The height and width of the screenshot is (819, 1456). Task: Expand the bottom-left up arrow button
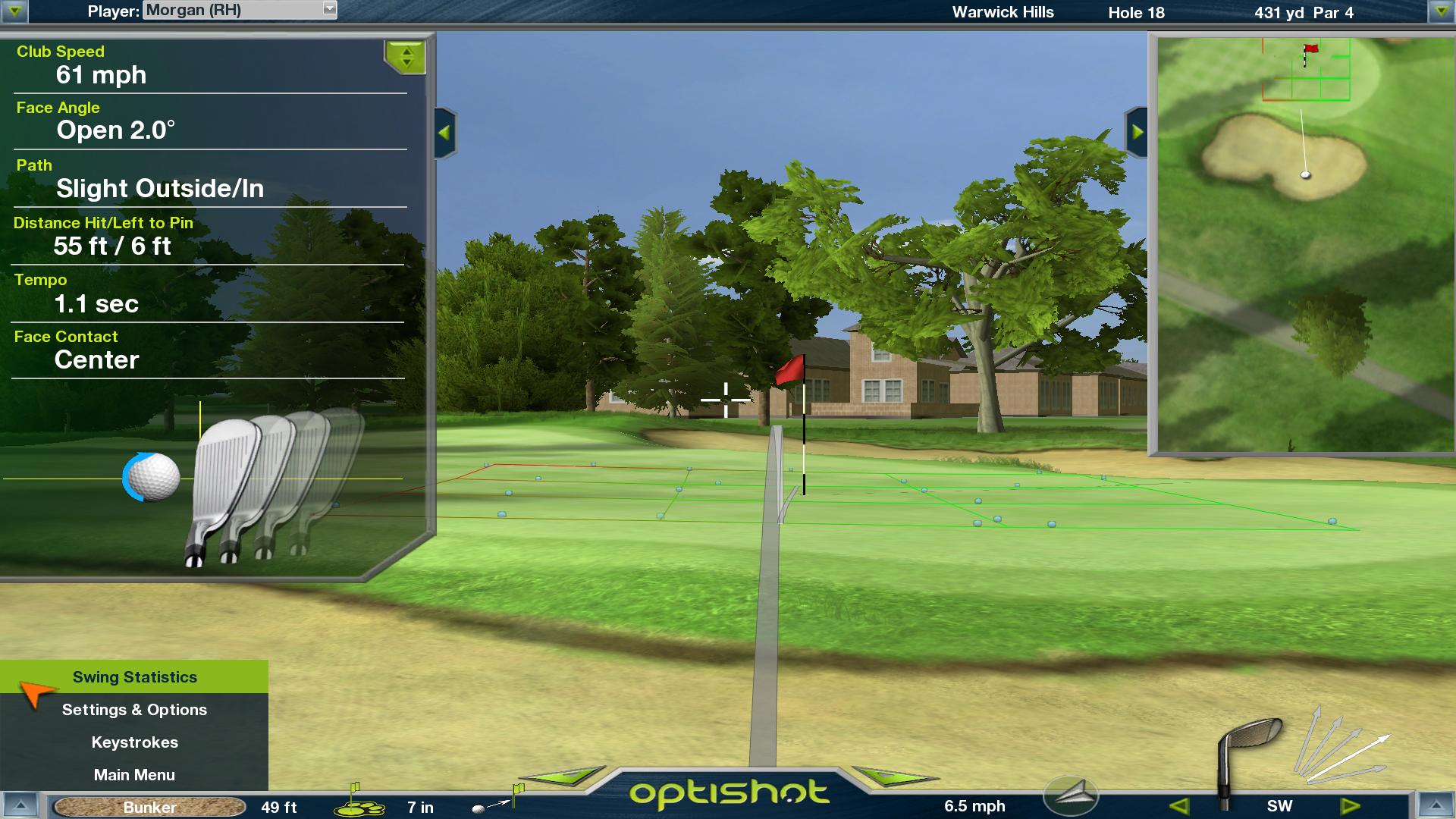[x=21, y=806]
